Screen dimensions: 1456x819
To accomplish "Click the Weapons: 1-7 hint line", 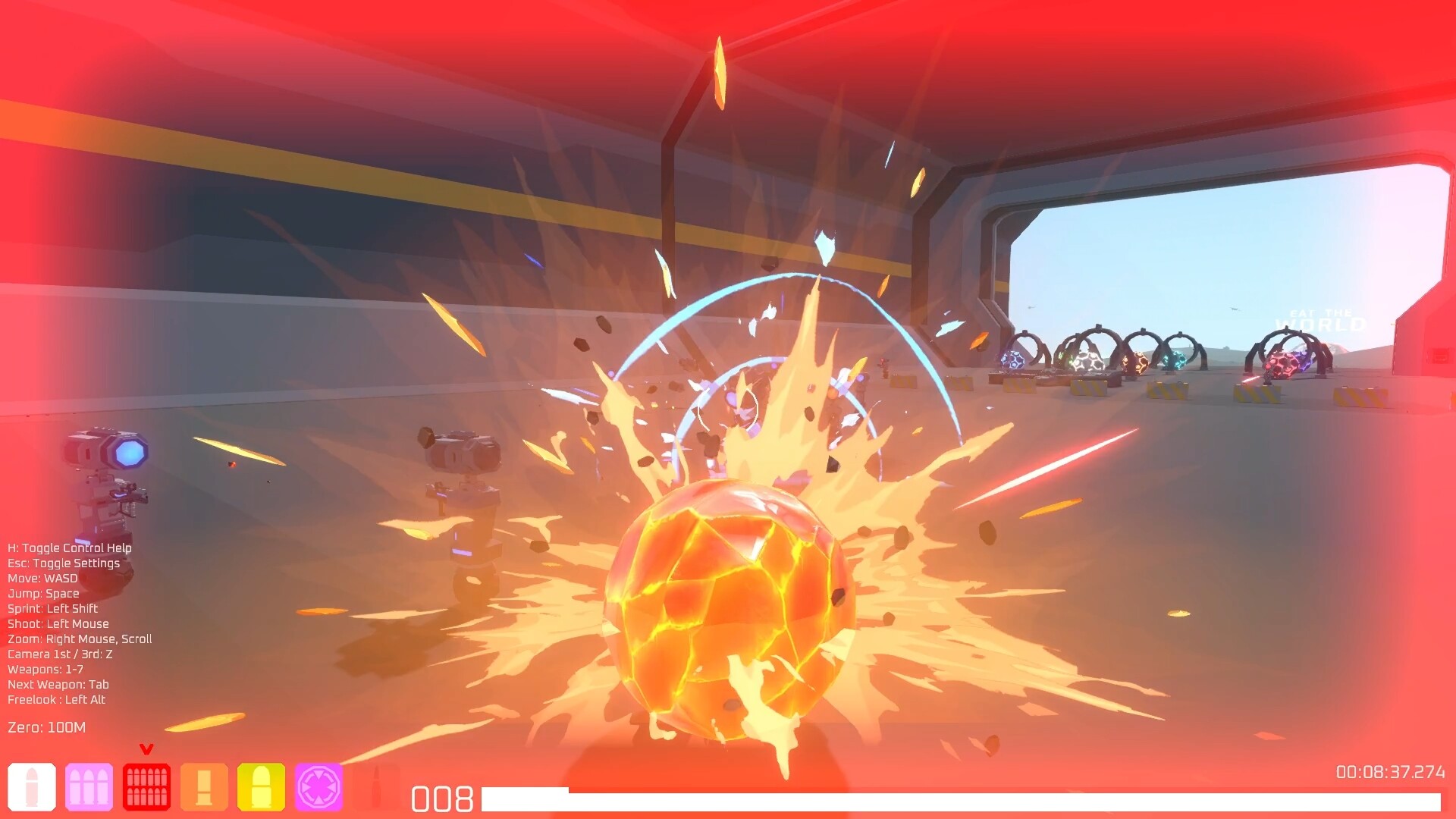I will pos(46,669).
